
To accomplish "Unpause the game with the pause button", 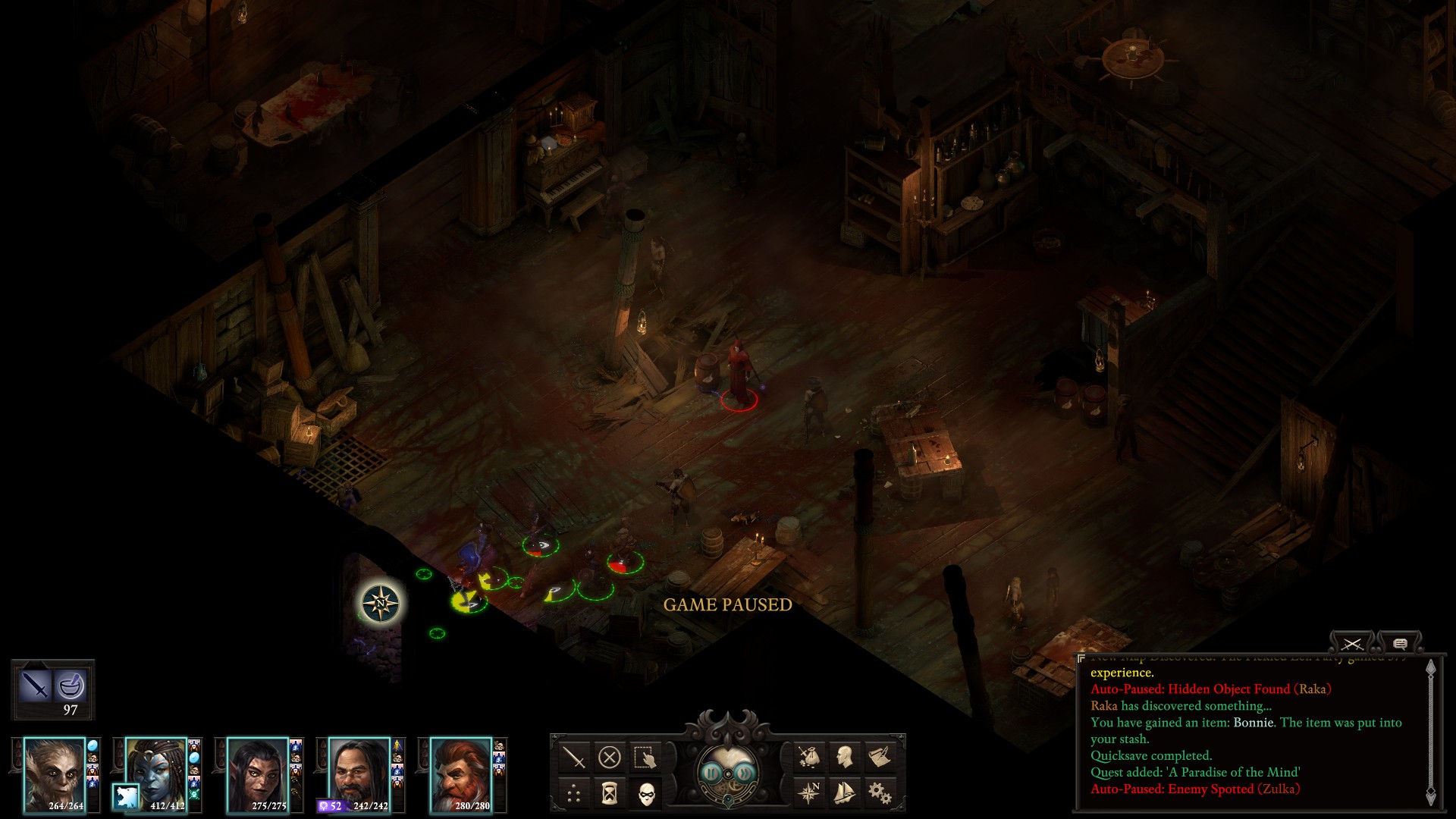I will [711, 773].
